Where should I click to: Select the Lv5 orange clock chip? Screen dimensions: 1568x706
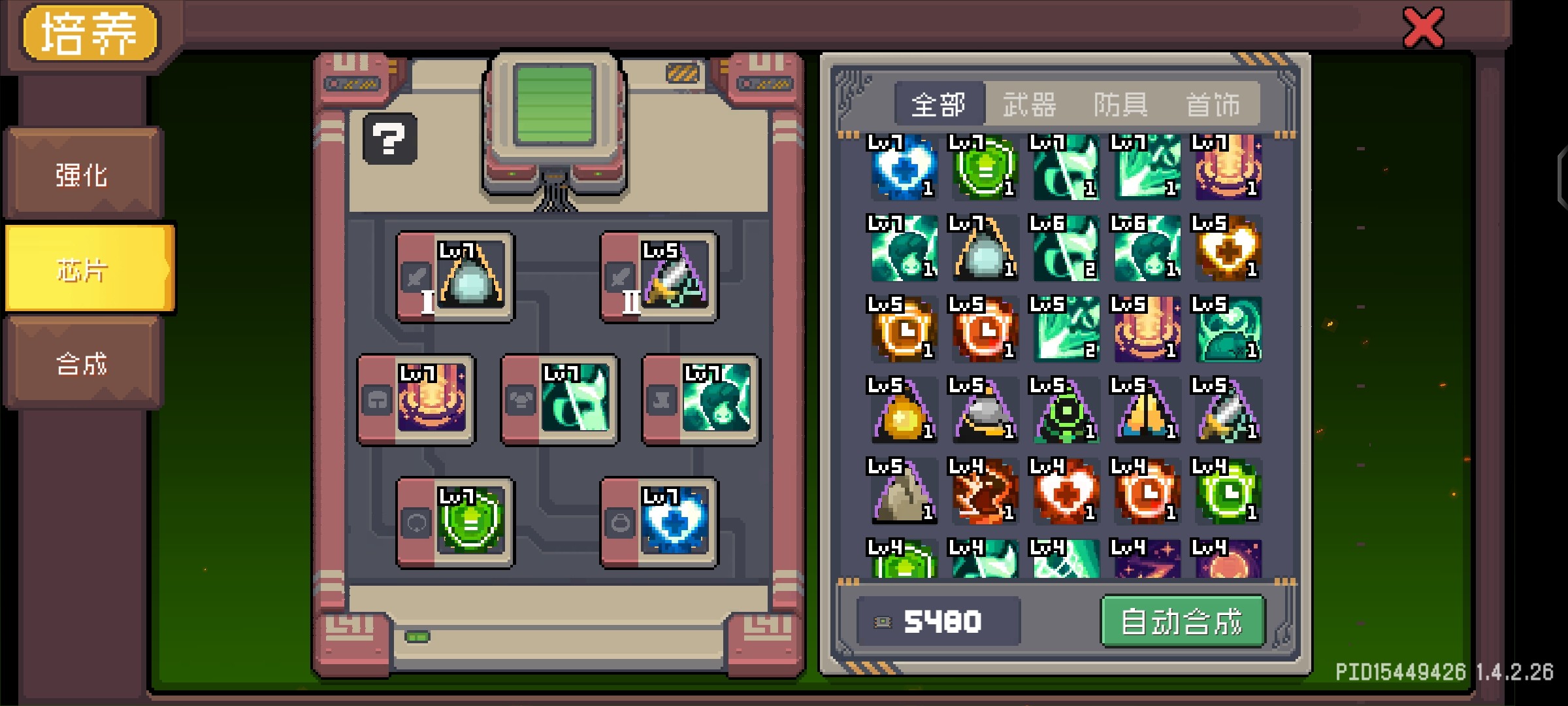903,329
